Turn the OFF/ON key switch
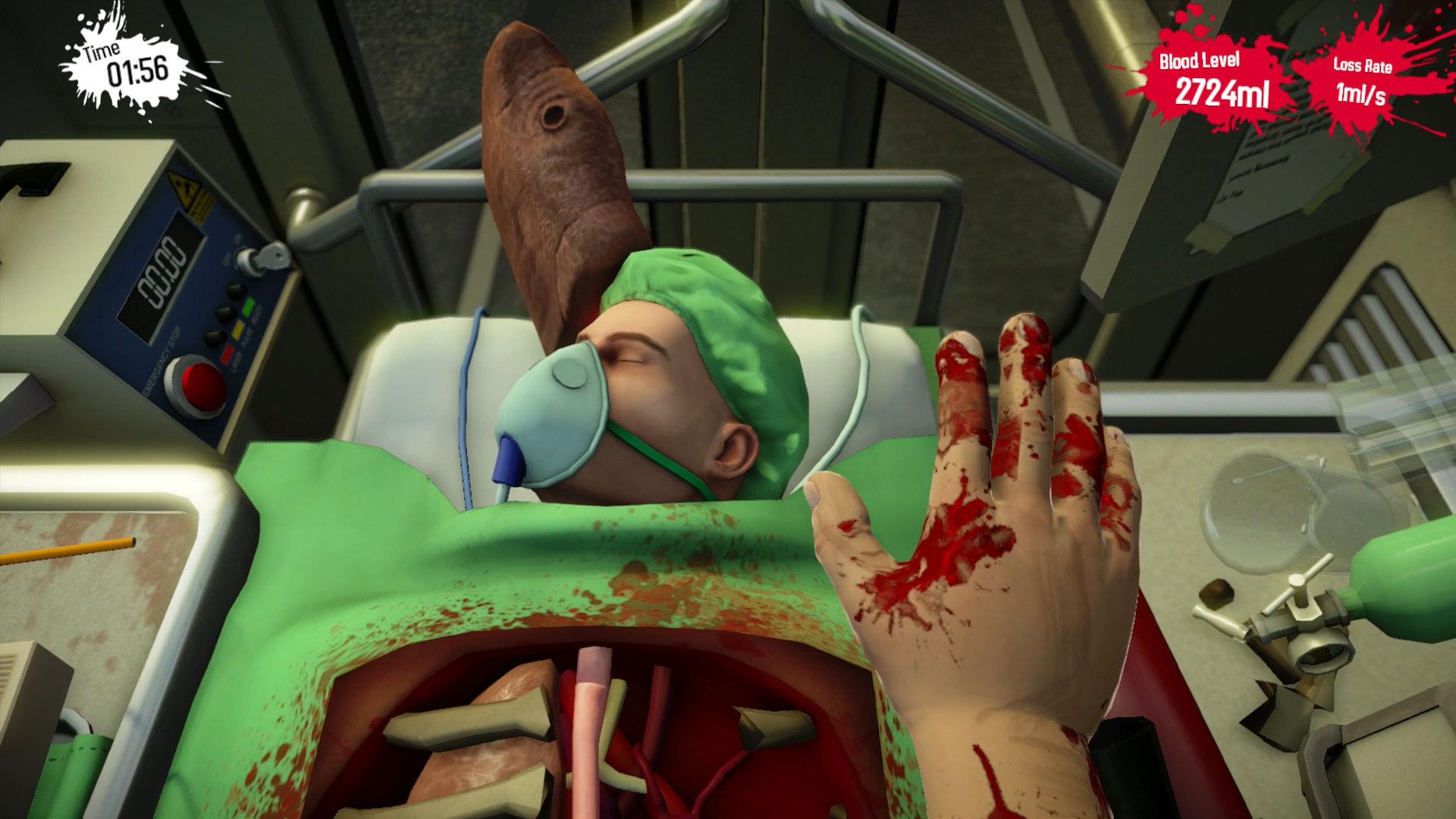The height and width of the screenshot is (819, 1456). click(x=253, y=260)
